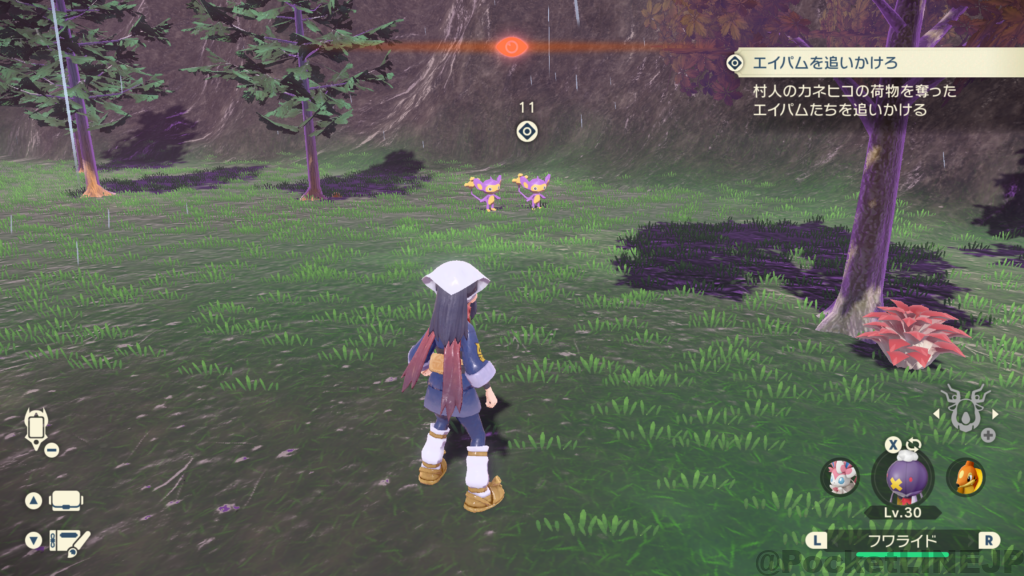Viewport: 1024px width, 576px height.
Task: Open the satchel bag icon
Action: click(x=66, y=500)
